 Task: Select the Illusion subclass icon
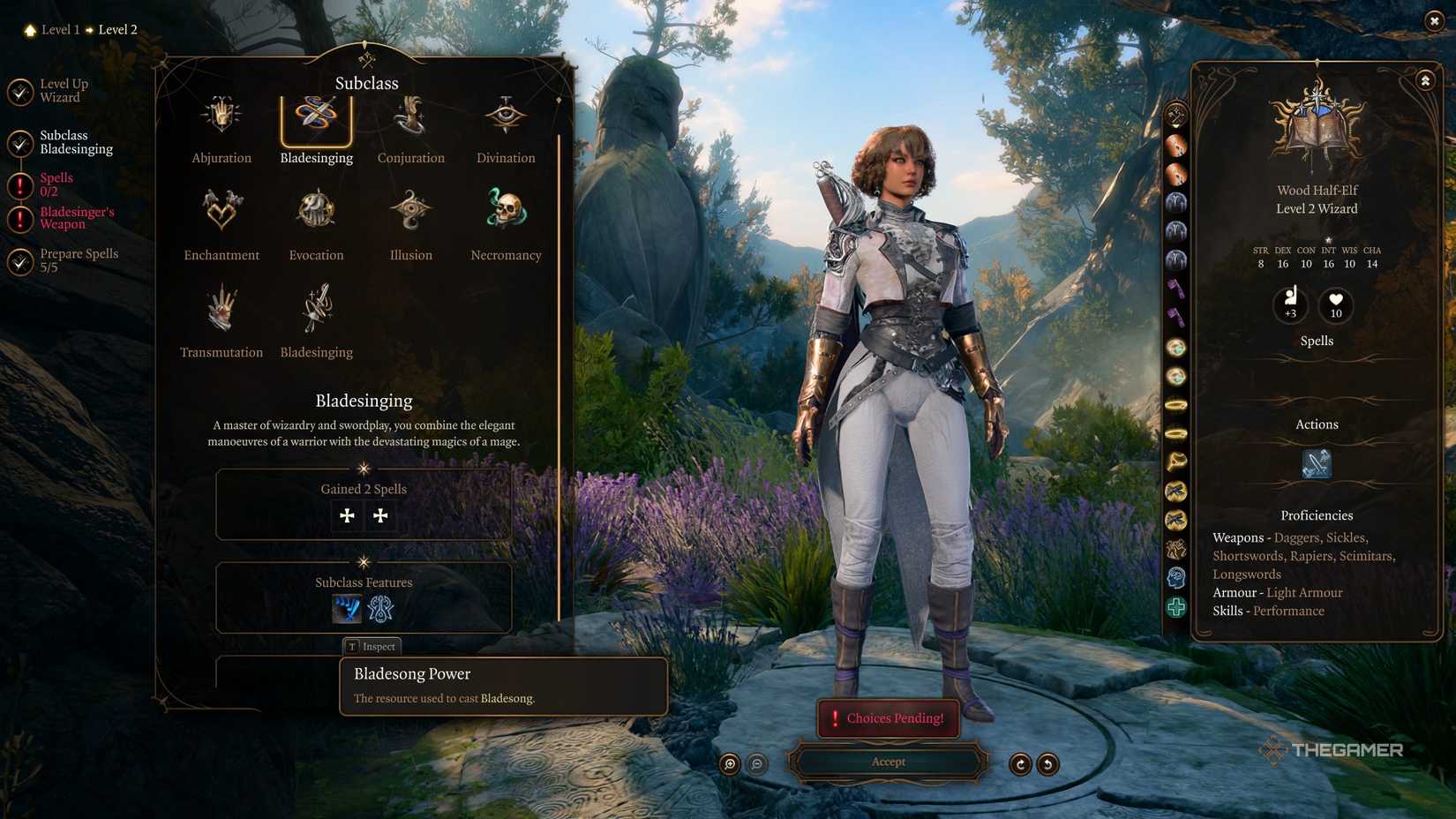pos(409,209)
